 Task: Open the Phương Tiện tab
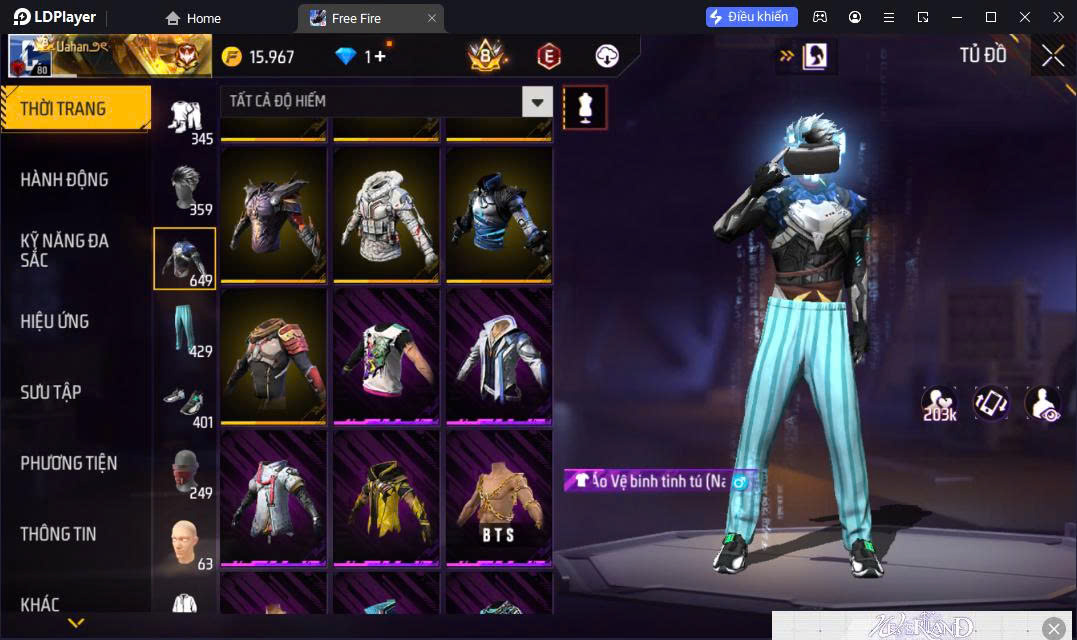pos(69,463)
